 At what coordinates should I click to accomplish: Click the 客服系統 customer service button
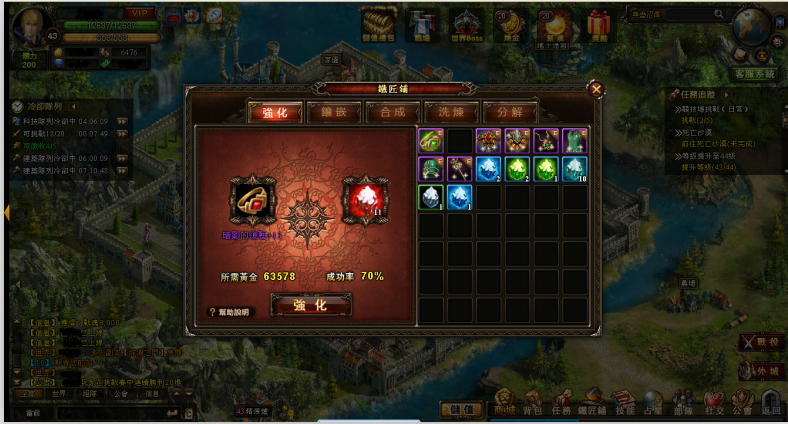click(x=756, y=74)
